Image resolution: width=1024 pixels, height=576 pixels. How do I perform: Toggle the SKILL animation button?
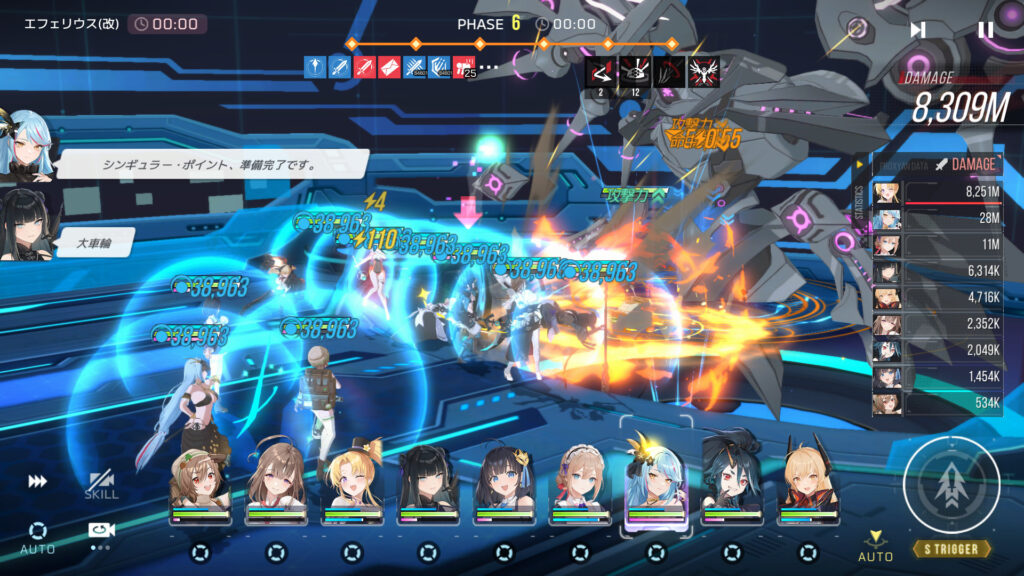click(x=101, y=485)
